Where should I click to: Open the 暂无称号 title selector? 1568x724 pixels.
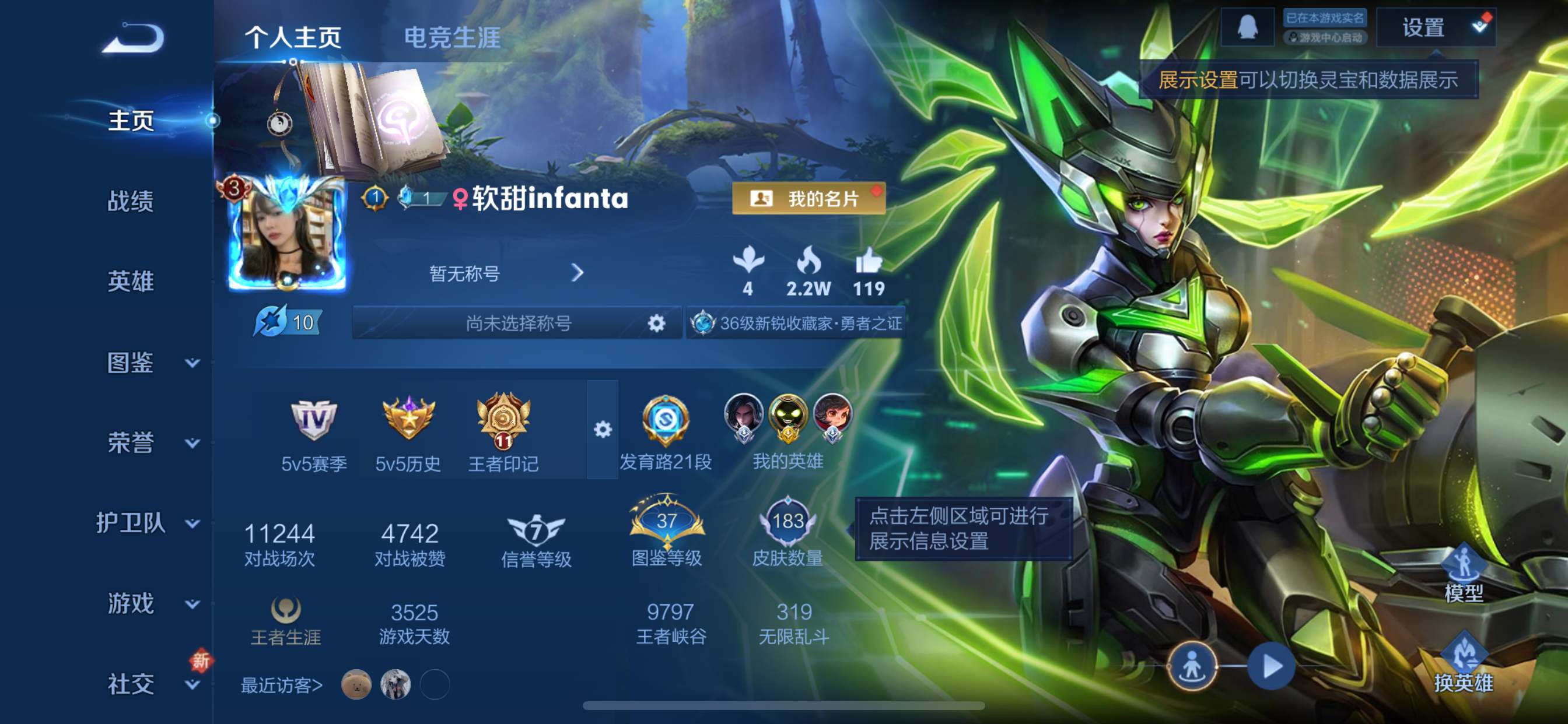click(505, 273)
